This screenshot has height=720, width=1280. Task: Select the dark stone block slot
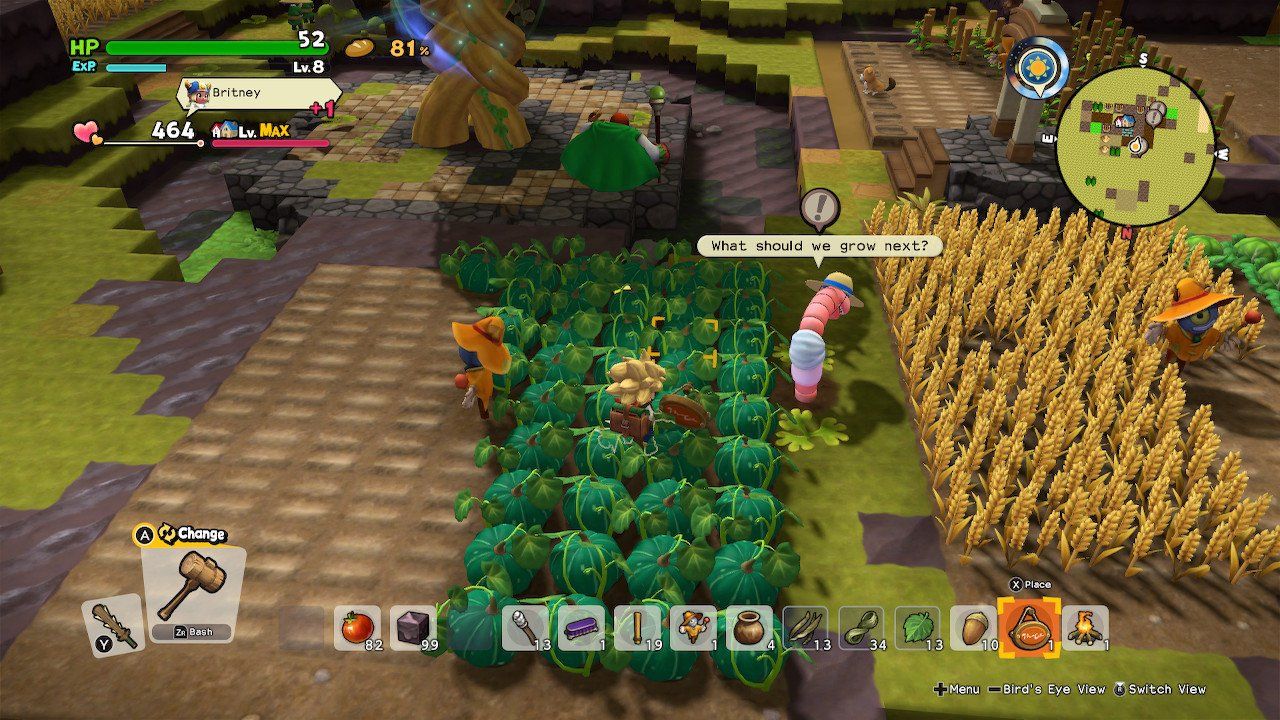click(413, 628)
